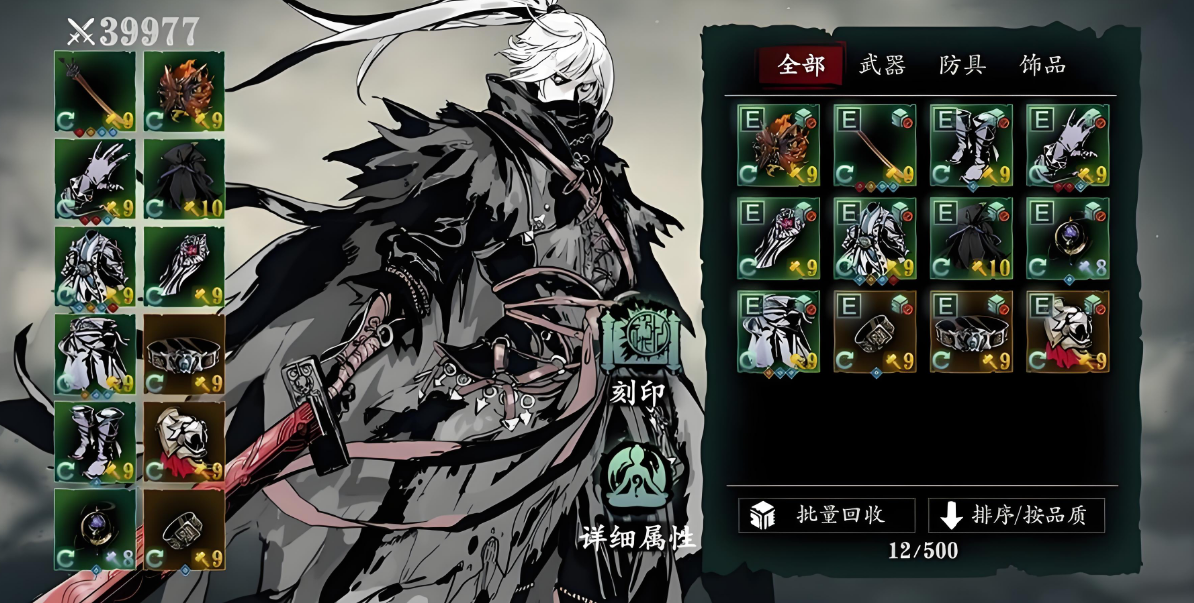Switch to the 武器 tab
This screenshot has height=603, width=1194.
tap(881, 66)
